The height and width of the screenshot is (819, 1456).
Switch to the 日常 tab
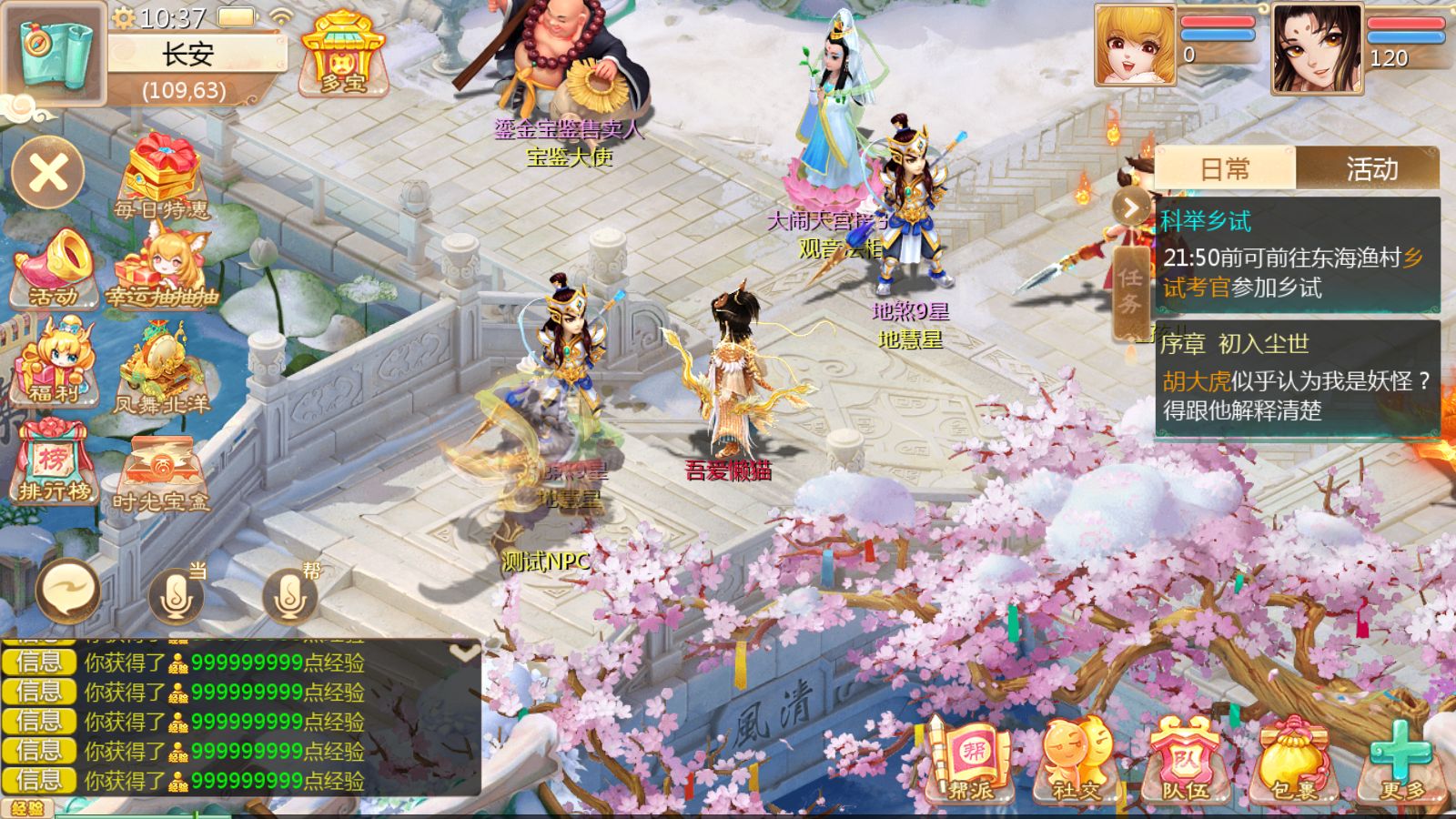coord(1224,168)
